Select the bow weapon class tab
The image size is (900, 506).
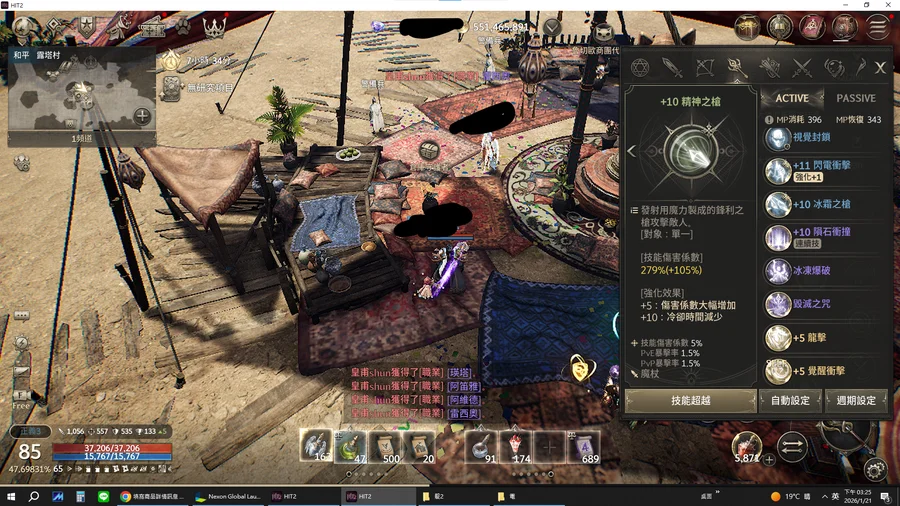pos(704,68)
